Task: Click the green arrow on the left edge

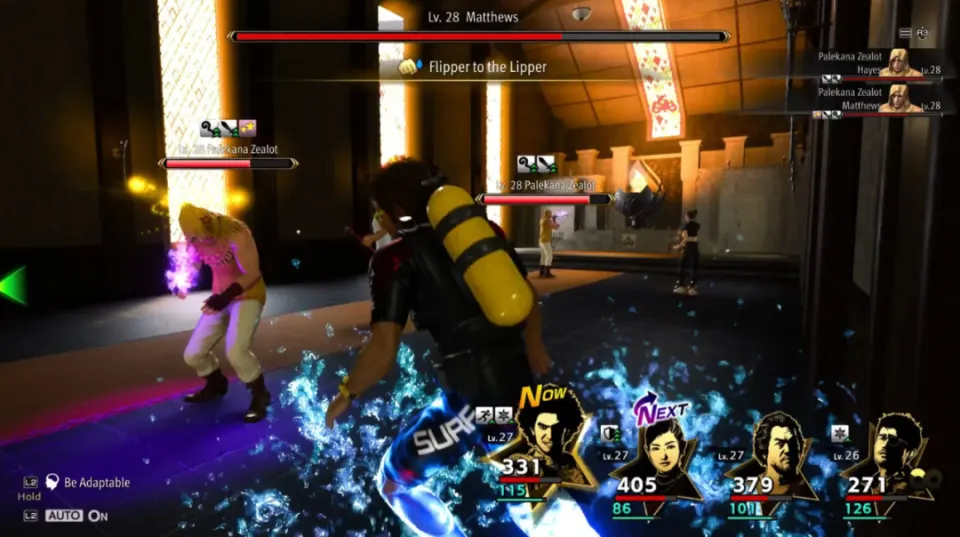Action: tap(12, 285)
